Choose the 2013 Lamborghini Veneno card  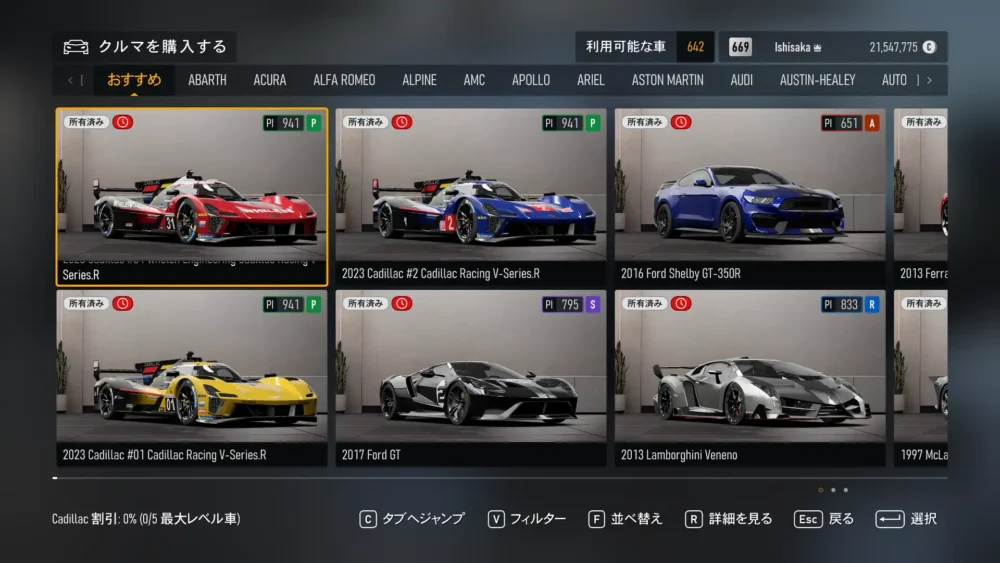click(750, 378)
